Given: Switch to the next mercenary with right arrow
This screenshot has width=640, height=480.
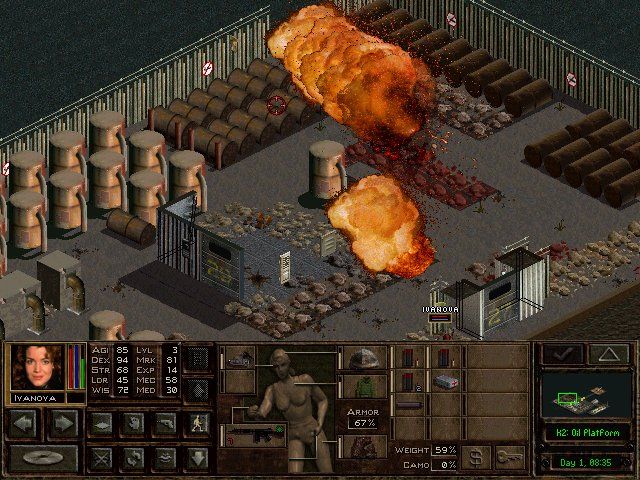Looking at the screenshot, I should pyautogui.click(x=63, y=423).
